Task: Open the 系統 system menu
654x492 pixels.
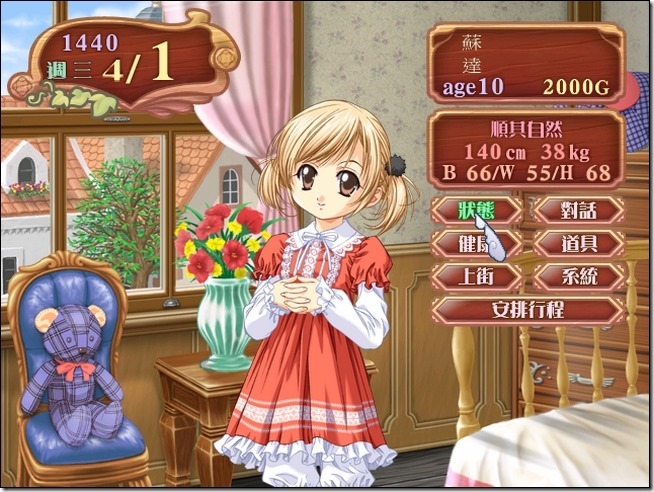Action: point(579,276)
